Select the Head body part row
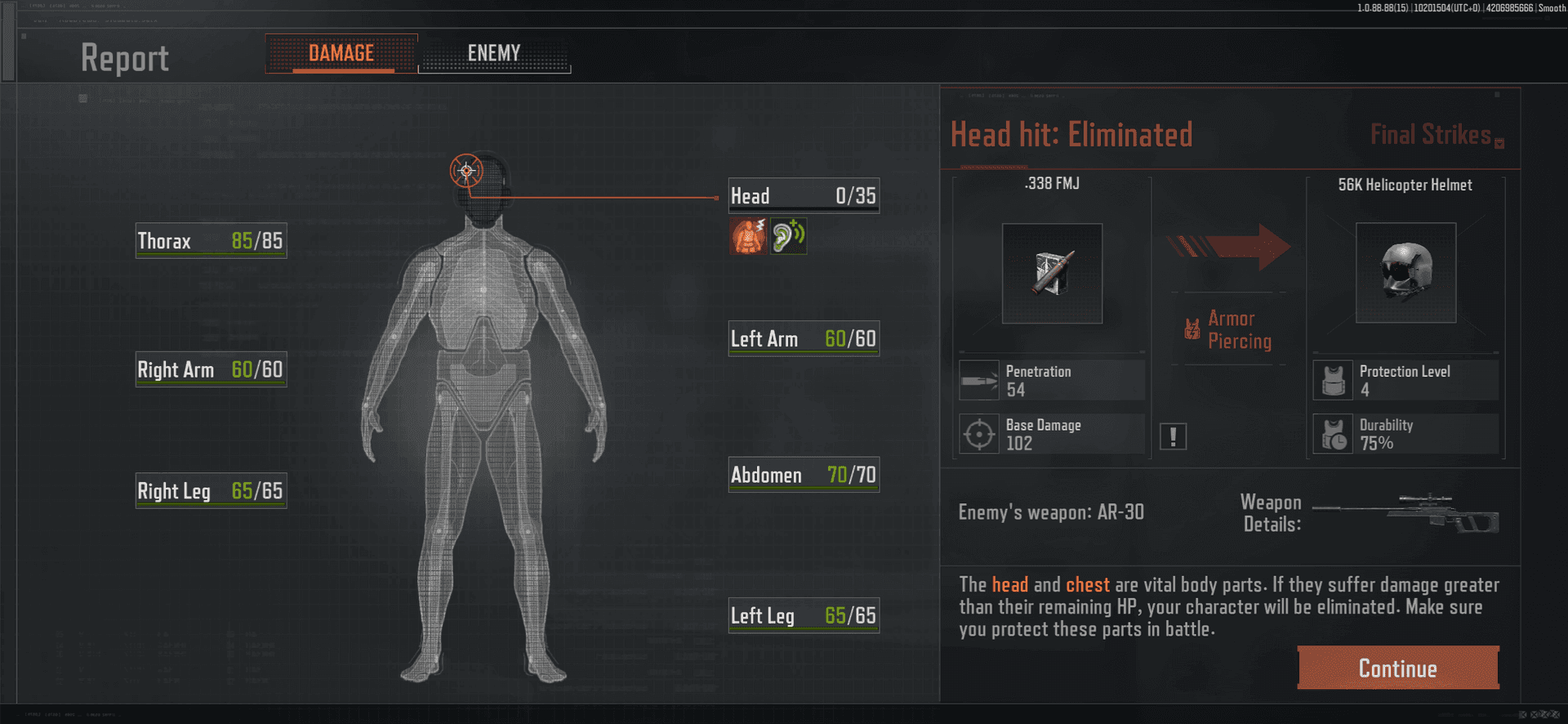1568x724 pixels. pos(804,196)
